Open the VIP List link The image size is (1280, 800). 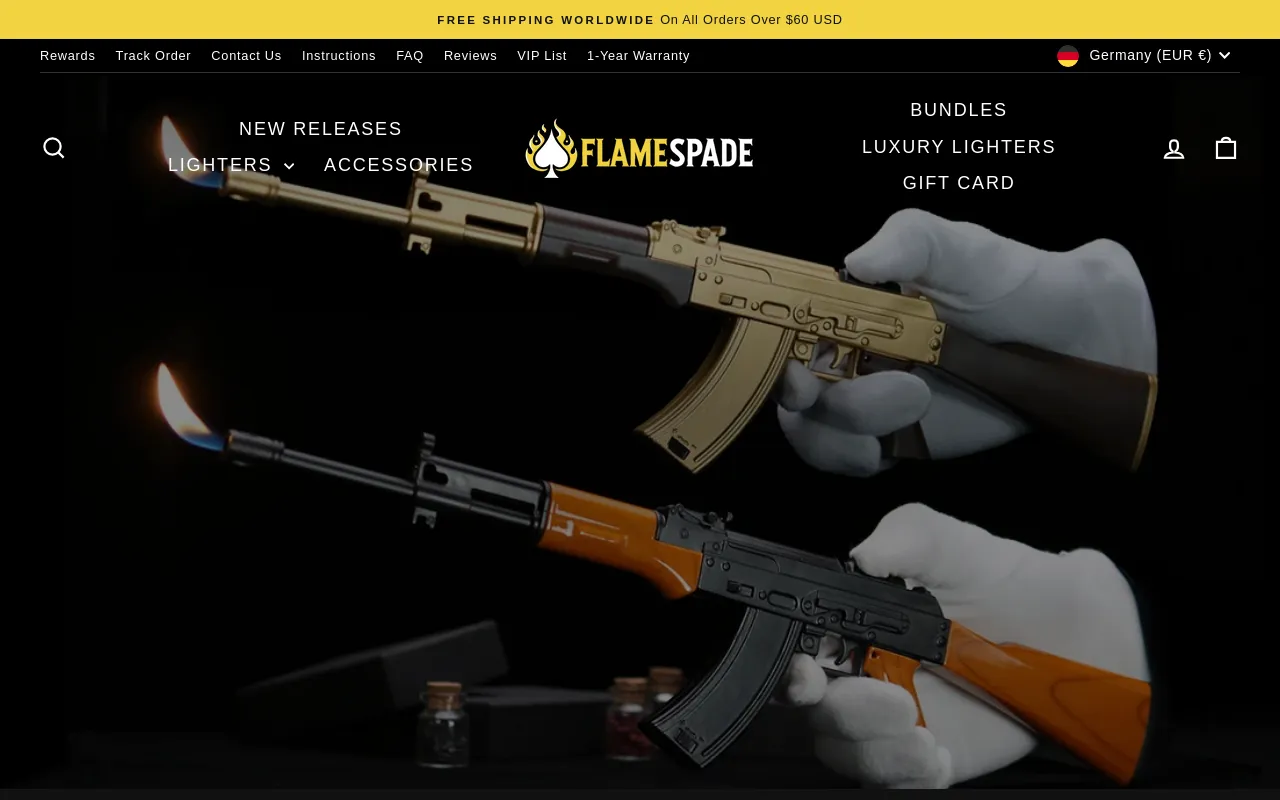542,56
